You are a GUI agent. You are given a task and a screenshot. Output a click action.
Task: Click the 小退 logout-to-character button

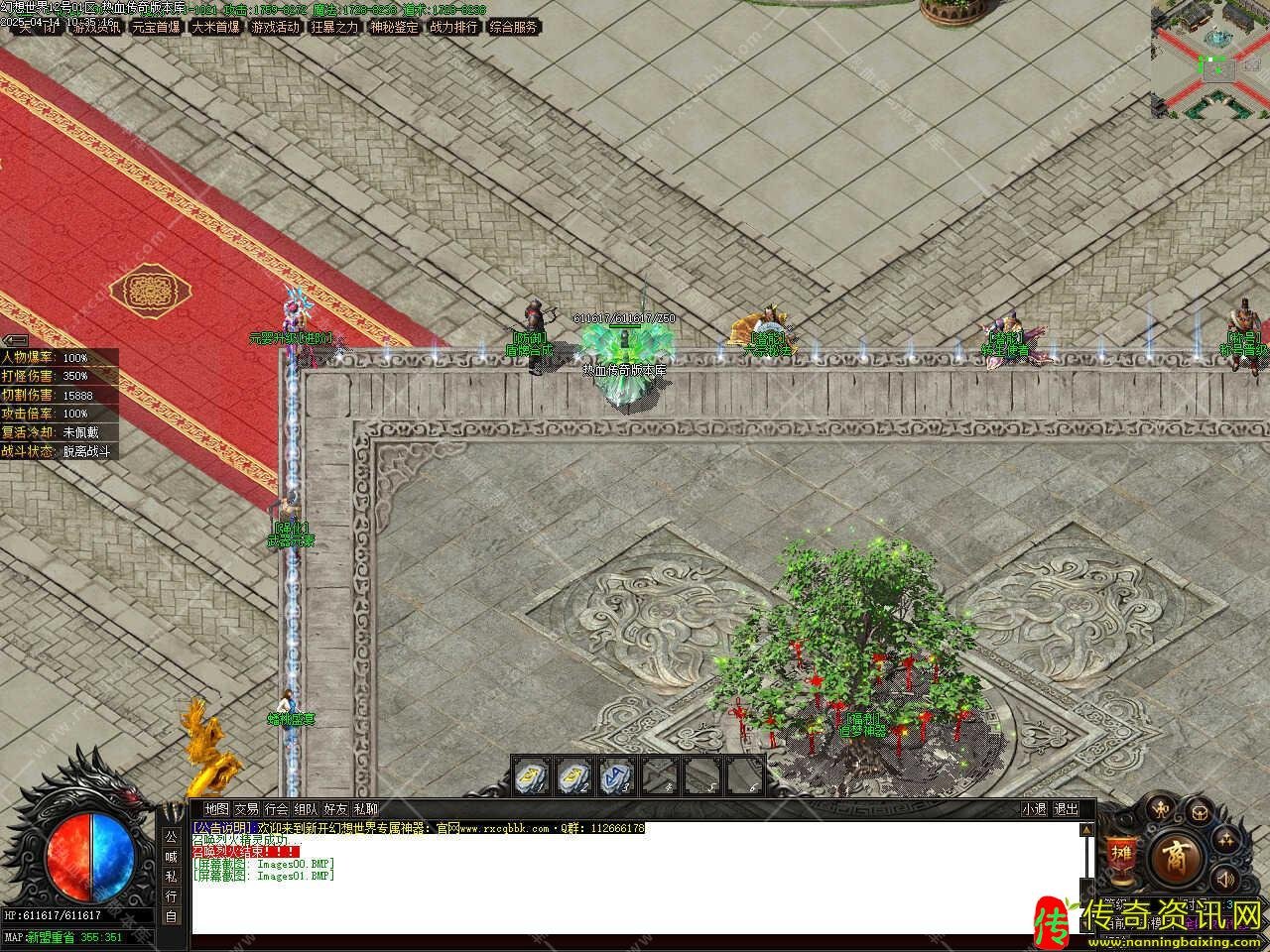pos(1035,809)
